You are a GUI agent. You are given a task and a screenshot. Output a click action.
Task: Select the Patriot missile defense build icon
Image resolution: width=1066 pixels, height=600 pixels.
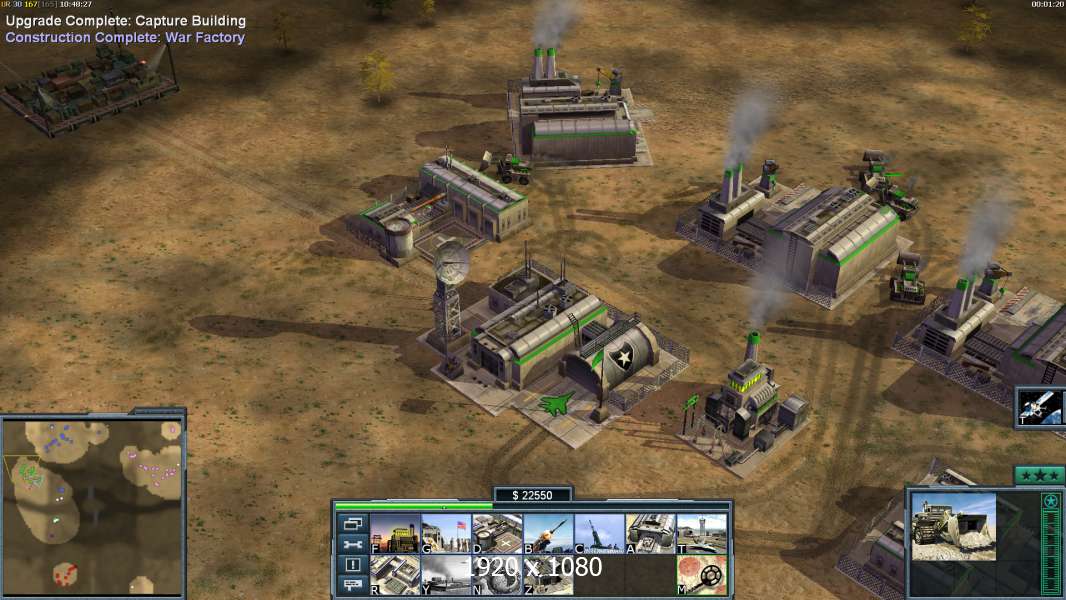click(x=548, y=534)
